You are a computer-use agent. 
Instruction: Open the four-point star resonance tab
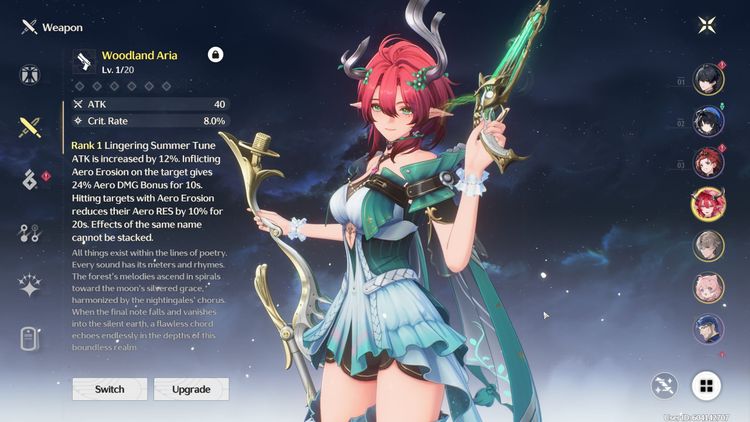(x=29, y=286)
